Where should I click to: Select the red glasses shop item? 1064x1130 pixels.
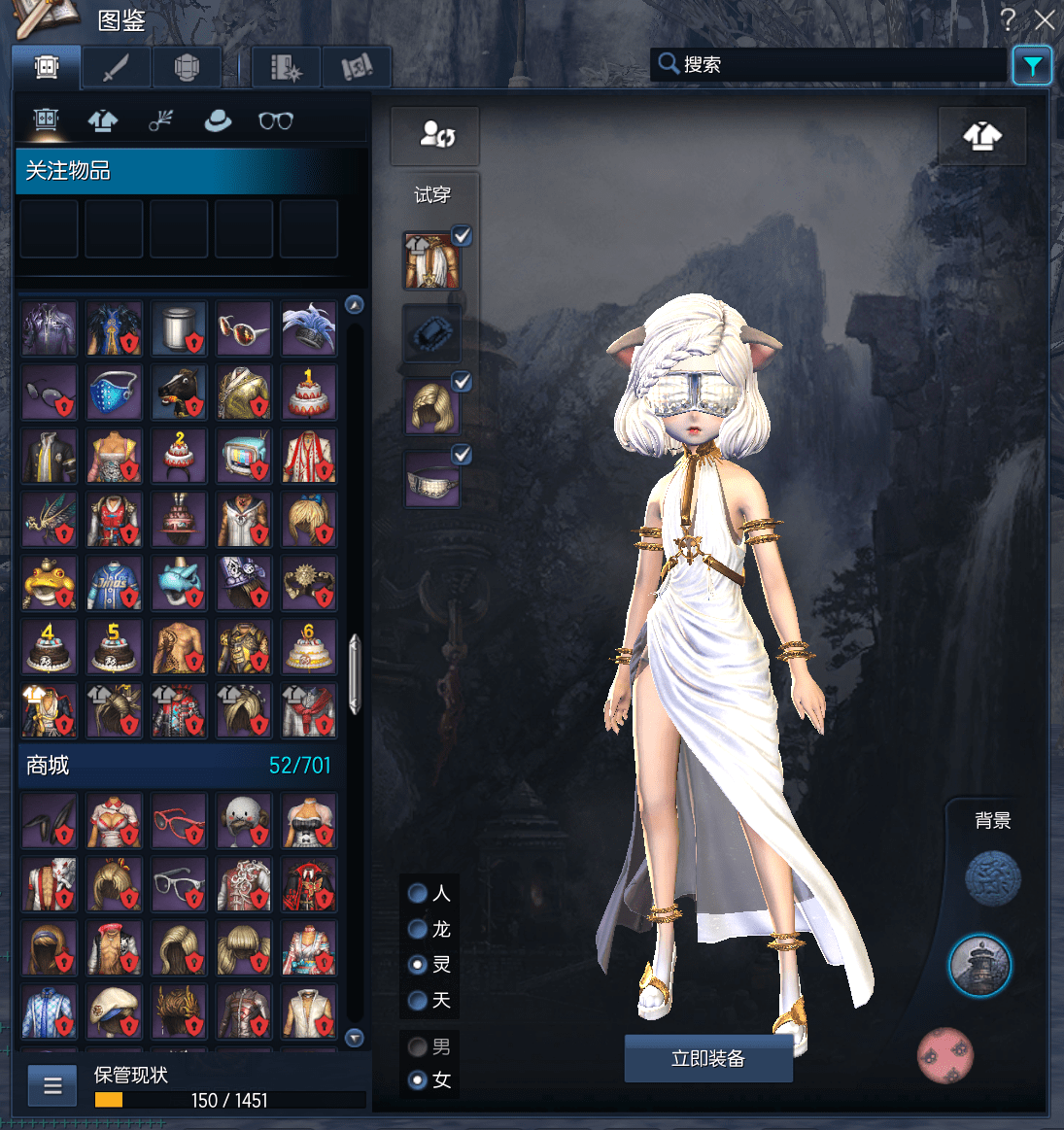(179, 820)
